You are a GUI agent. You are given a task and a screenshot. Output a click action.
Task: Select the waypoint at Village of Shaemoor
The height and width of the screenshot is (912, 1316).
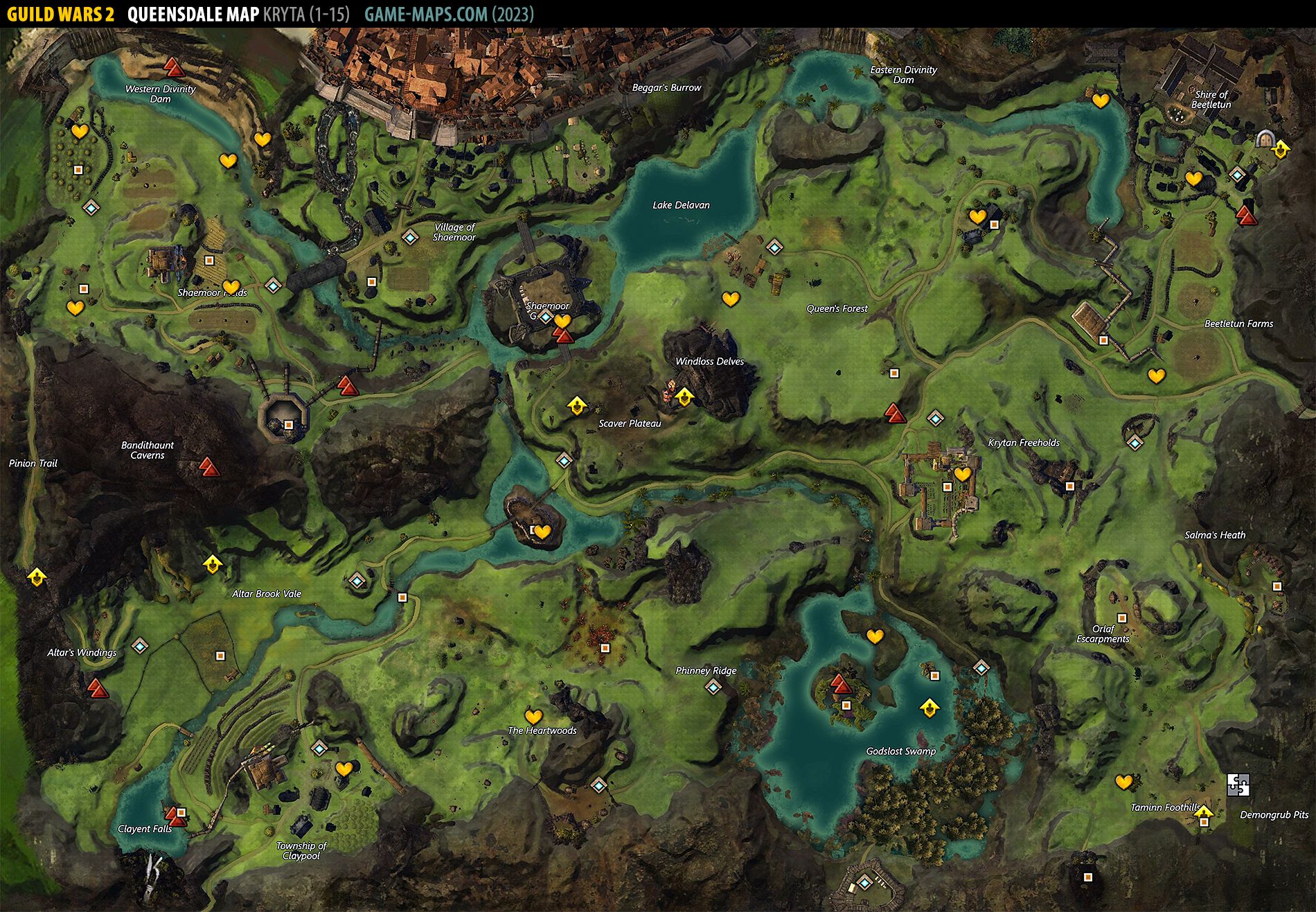[411, 238]
